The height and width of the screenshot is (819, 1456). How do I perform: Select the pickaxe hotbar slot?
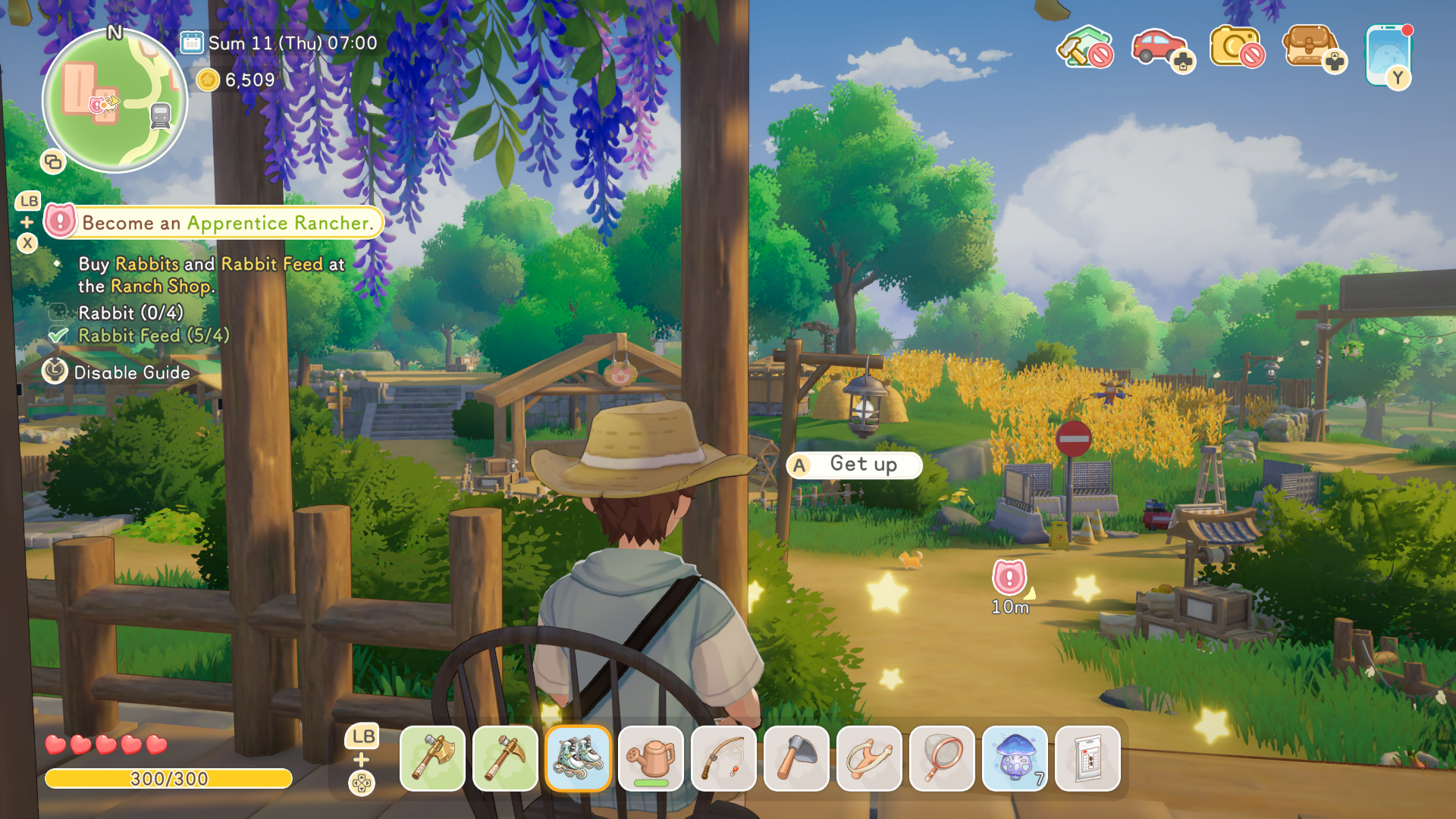[505, 758]
